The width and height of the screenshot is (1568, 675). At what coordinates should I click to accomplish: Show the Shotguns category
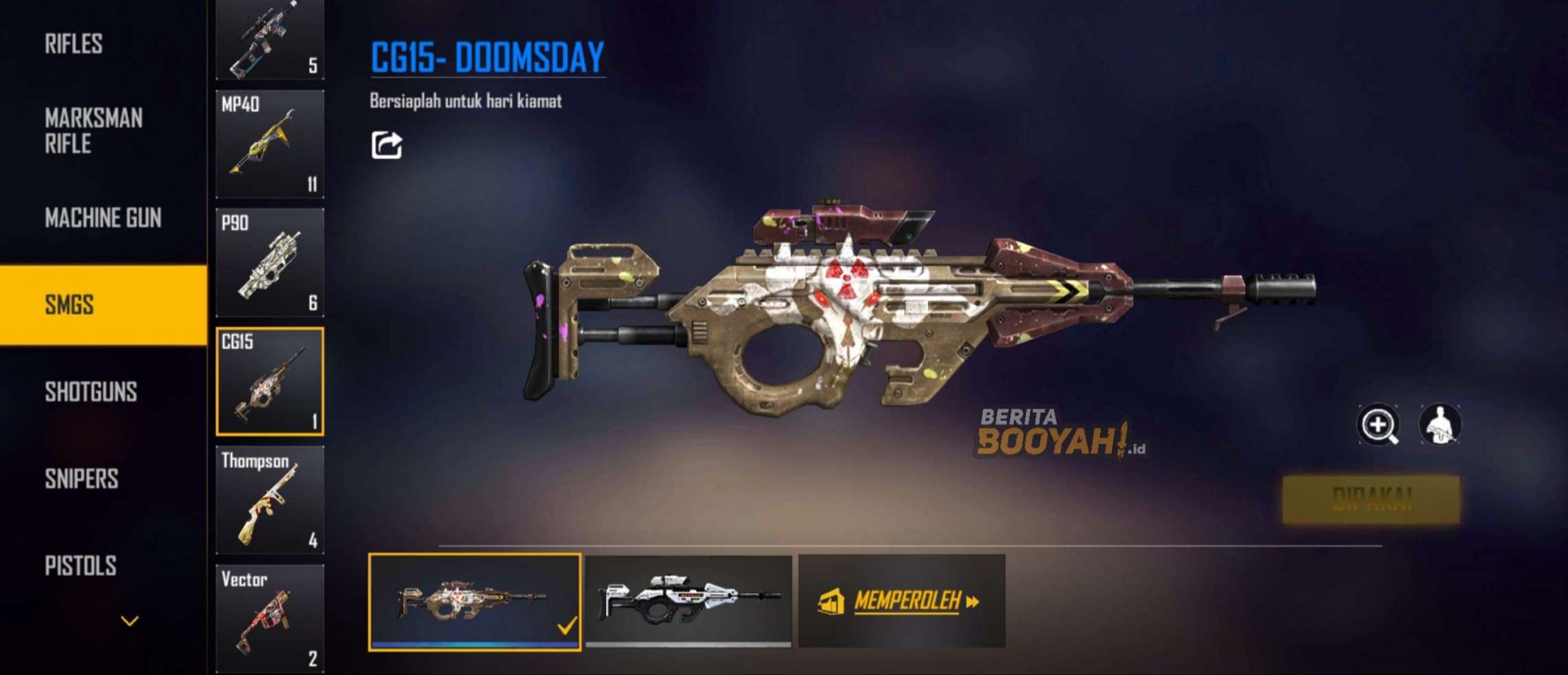(91, 392)
